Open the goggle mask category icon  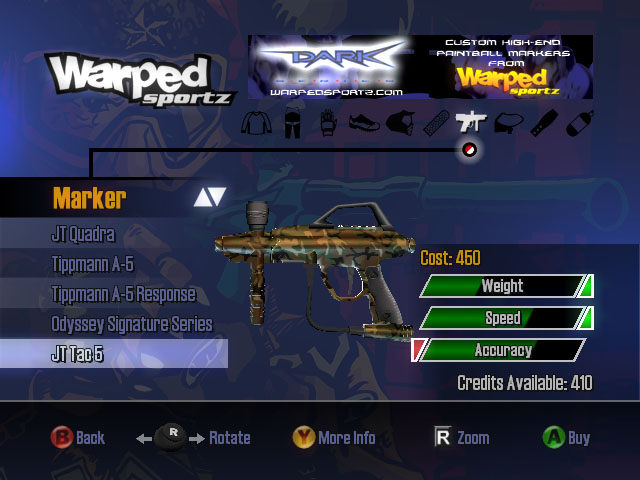(x=396, y=125)
